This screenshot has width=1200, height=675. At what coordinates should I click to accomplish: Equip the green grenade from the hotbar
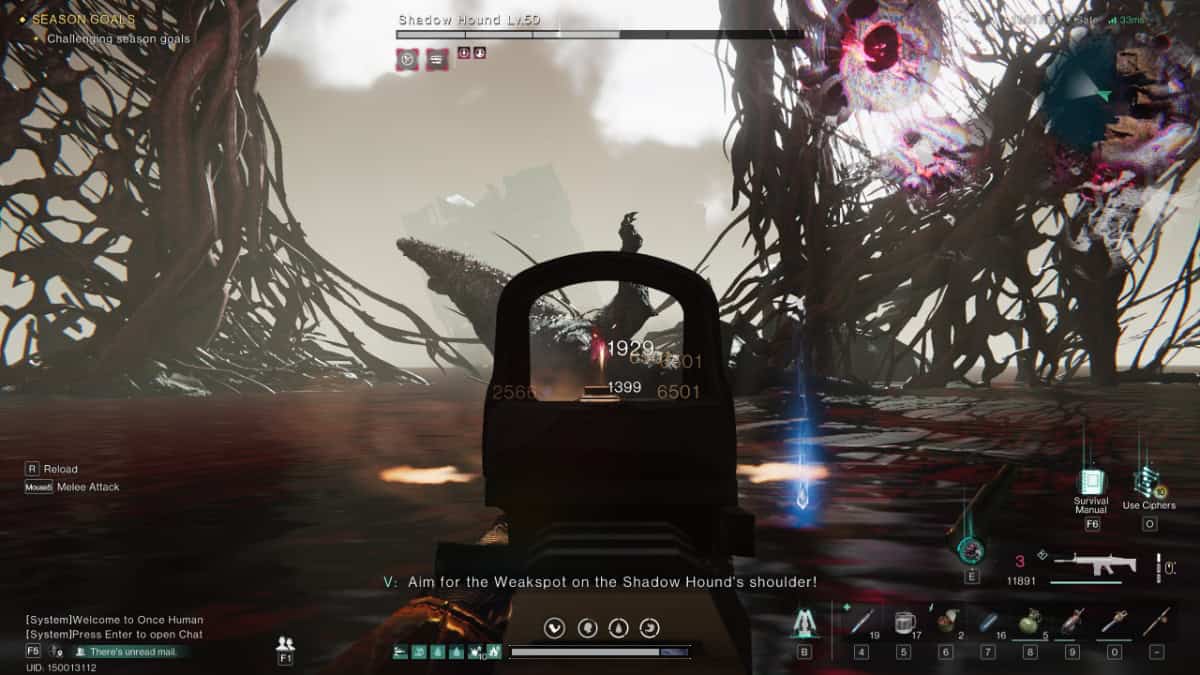pyautogui.click(x=1029, y=621)
